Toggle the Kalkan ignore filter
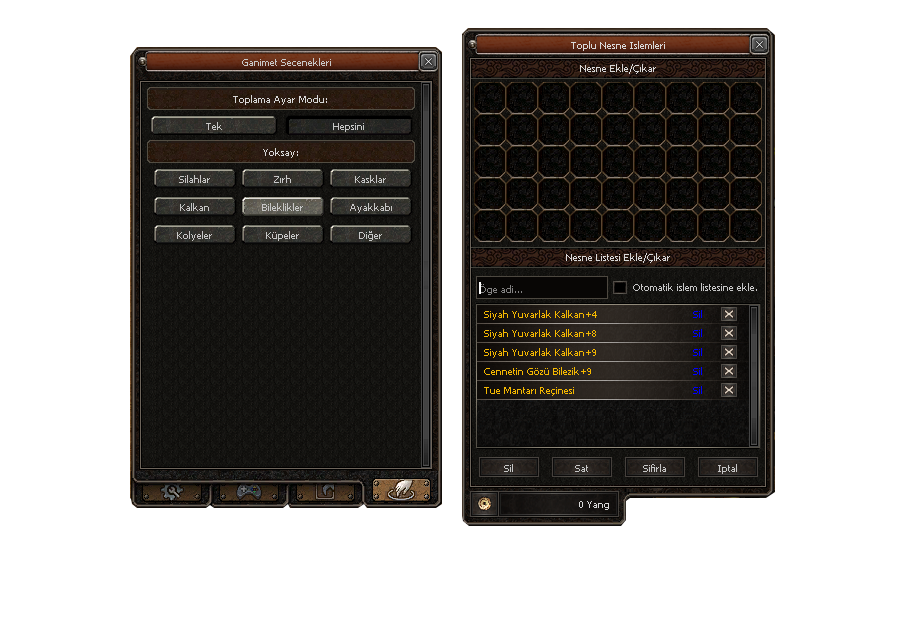 [x=194, y=207]
